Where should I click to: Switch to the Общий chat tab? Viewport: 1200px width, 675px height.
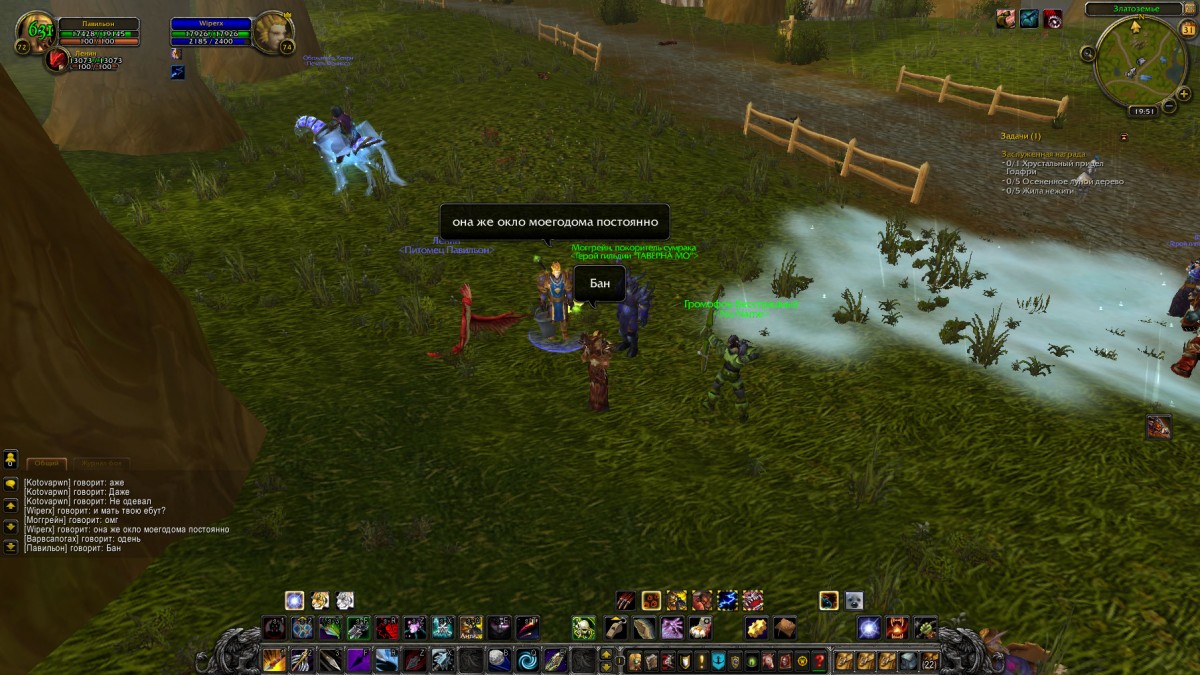(46, 464)
